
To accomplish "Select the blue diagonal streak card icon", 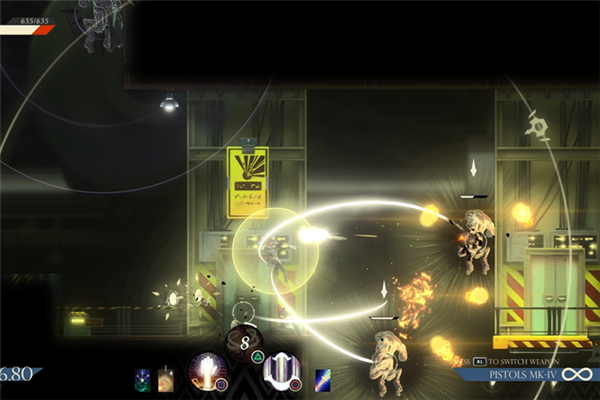I will (x=324, y=379).
